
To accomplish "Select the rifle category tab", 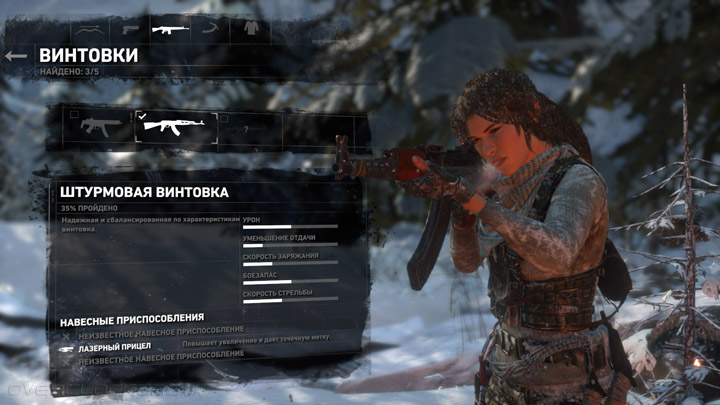I will [x=170, y=28].
